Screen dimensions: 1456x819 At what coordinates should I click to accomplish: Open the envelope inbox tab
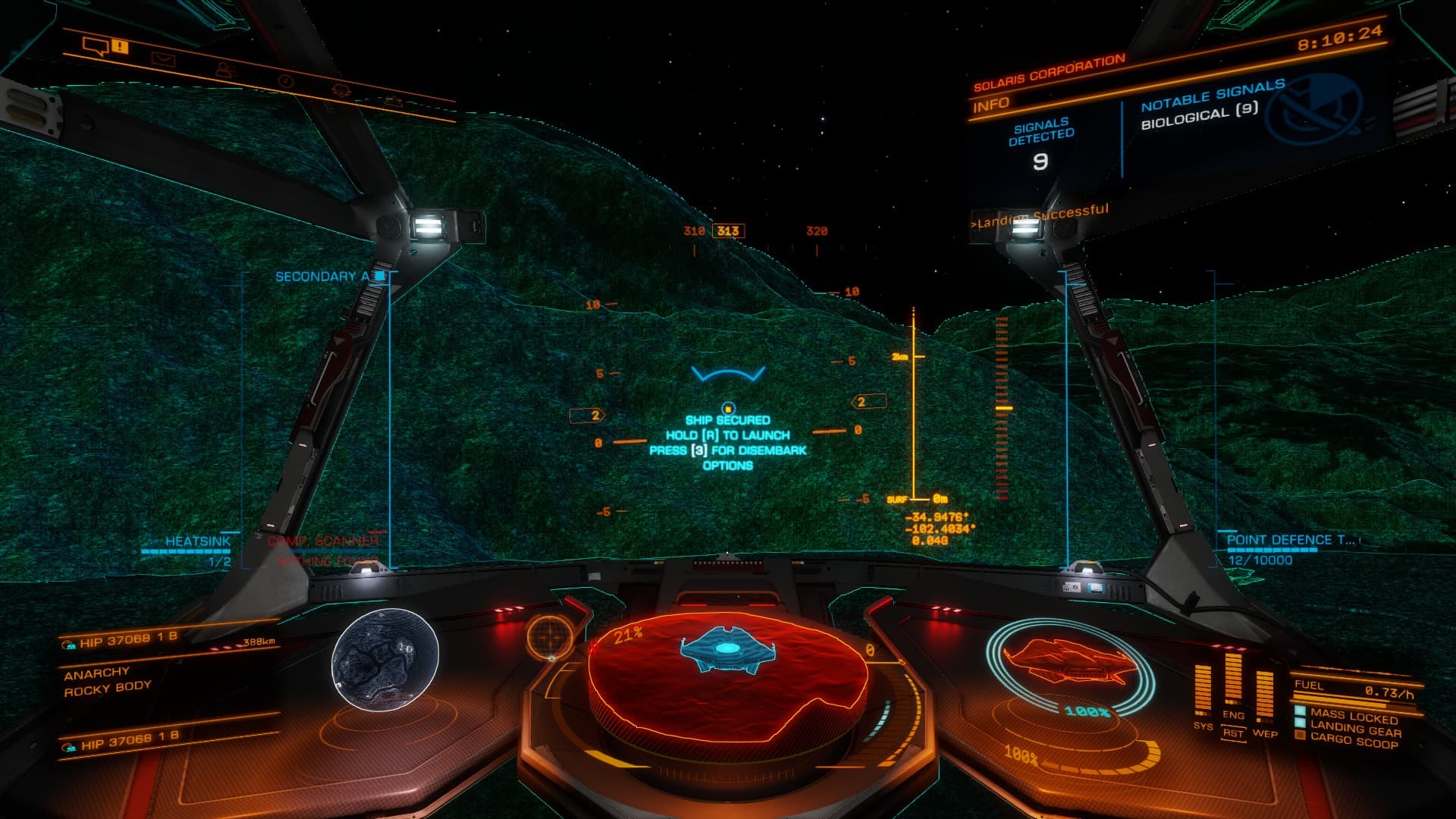click(x=162, y=58)
